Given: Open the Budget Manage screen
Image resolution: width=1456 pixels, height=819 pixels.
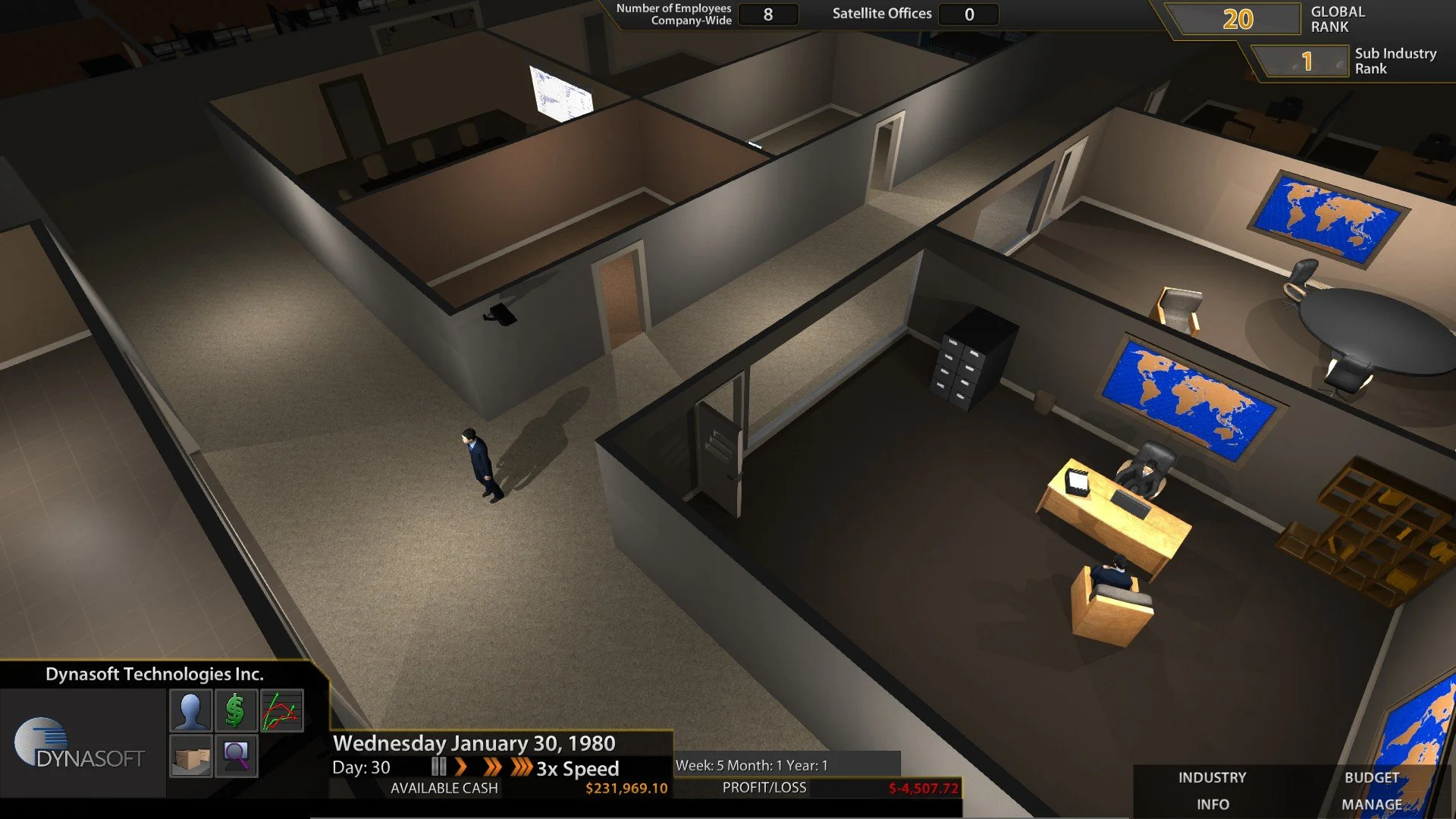Looking at the screenshot, I should [x=1371, y=790].
